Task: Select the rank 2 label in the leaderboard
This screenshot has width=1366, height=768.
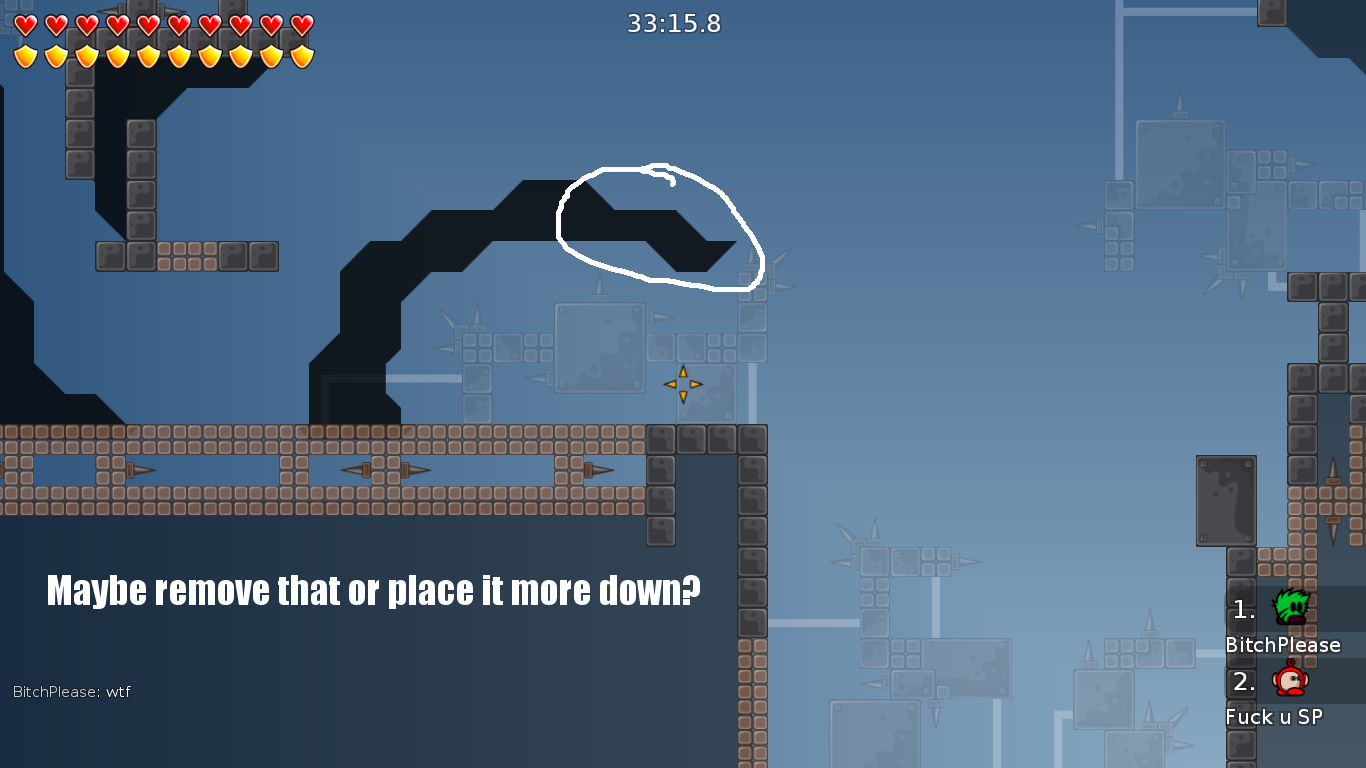Action: [1242, 680]
